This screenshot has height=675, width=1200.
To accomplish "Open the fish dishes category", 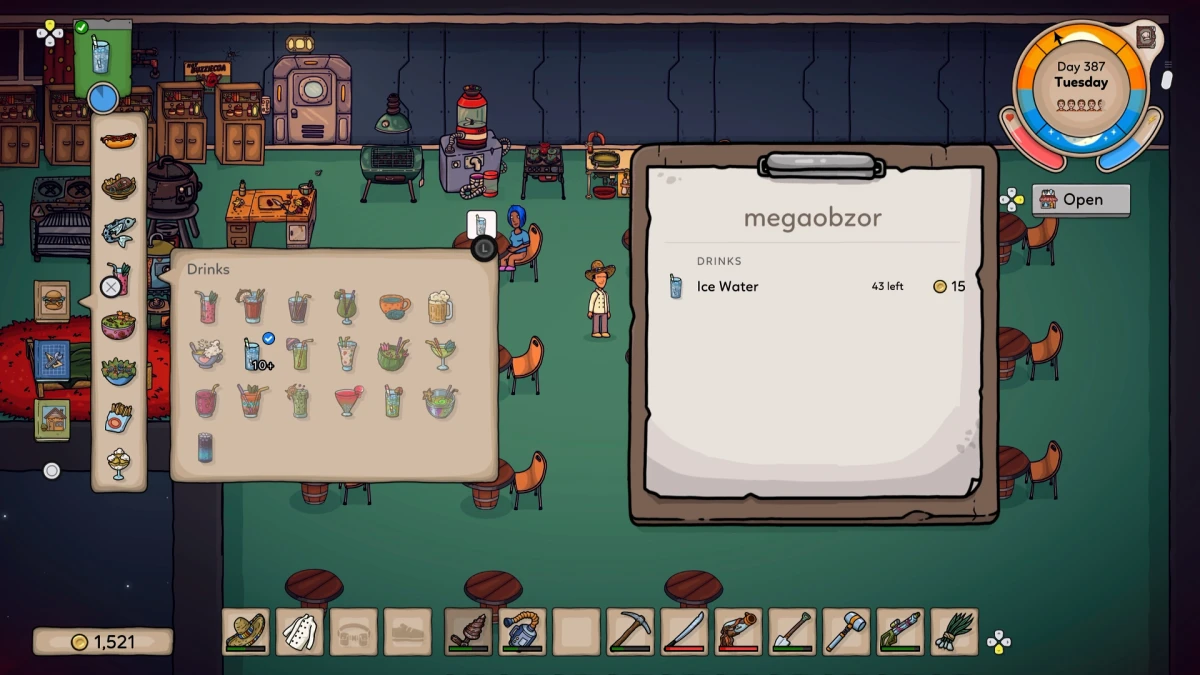I will tap(118, 231).
